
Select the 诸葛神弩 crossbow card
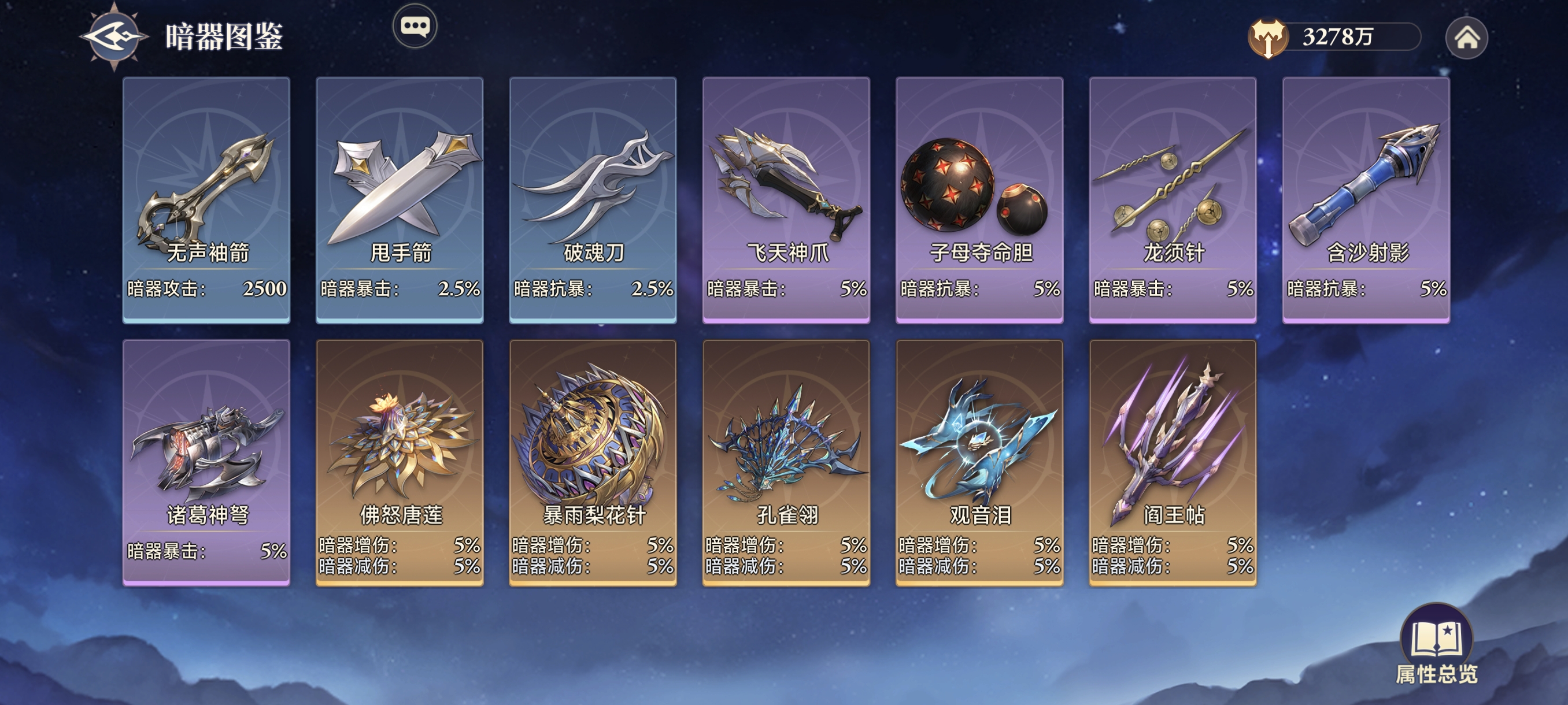(x=206, y=462)
